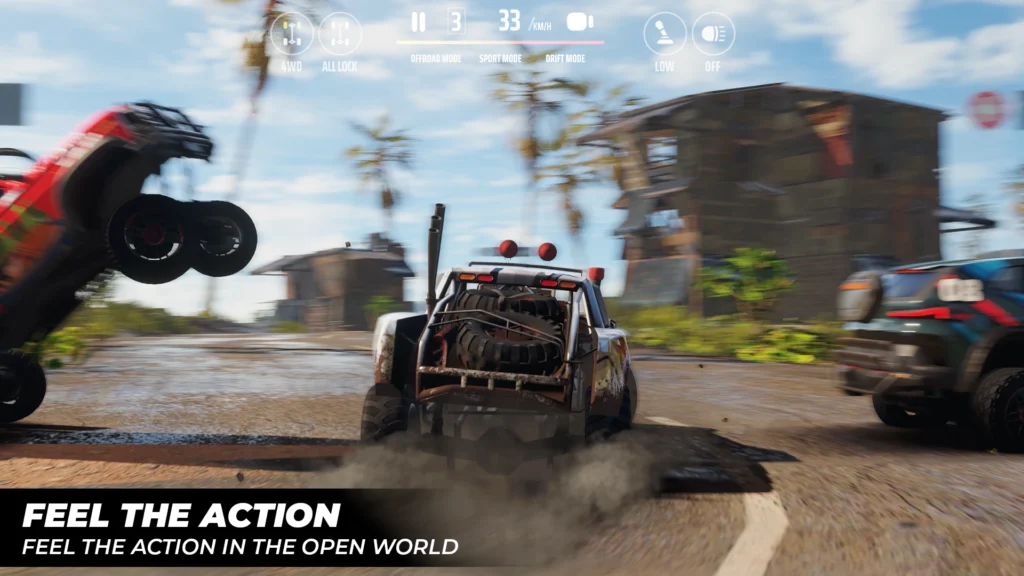Turn on the headlights
This screenshot has height=576, width=1024.
click(x=713, y=34)
